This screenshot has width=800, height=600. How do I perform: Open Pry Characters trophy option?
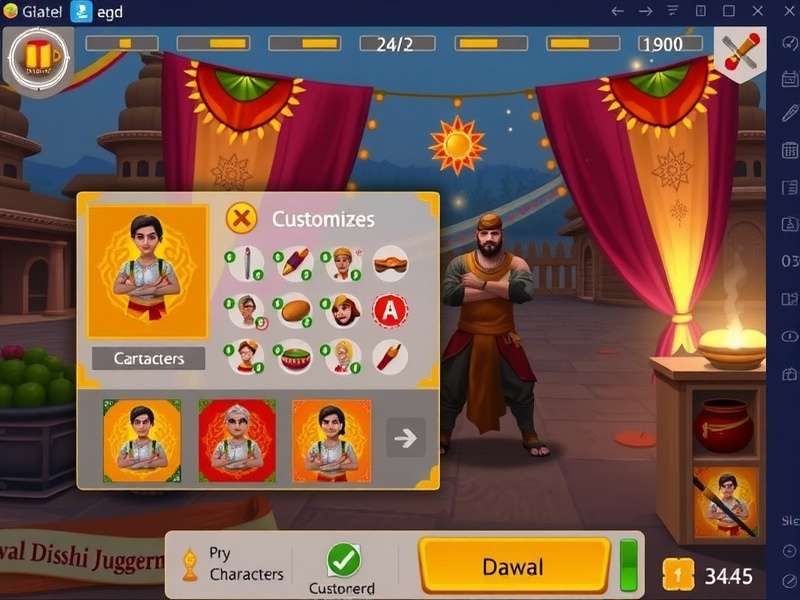(232, 564)
